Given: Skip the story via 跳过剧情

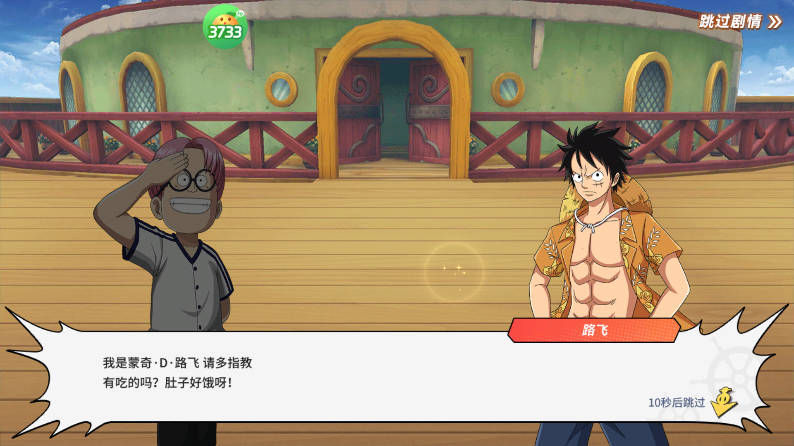Looking at the screenshot, I should (740, 21).
